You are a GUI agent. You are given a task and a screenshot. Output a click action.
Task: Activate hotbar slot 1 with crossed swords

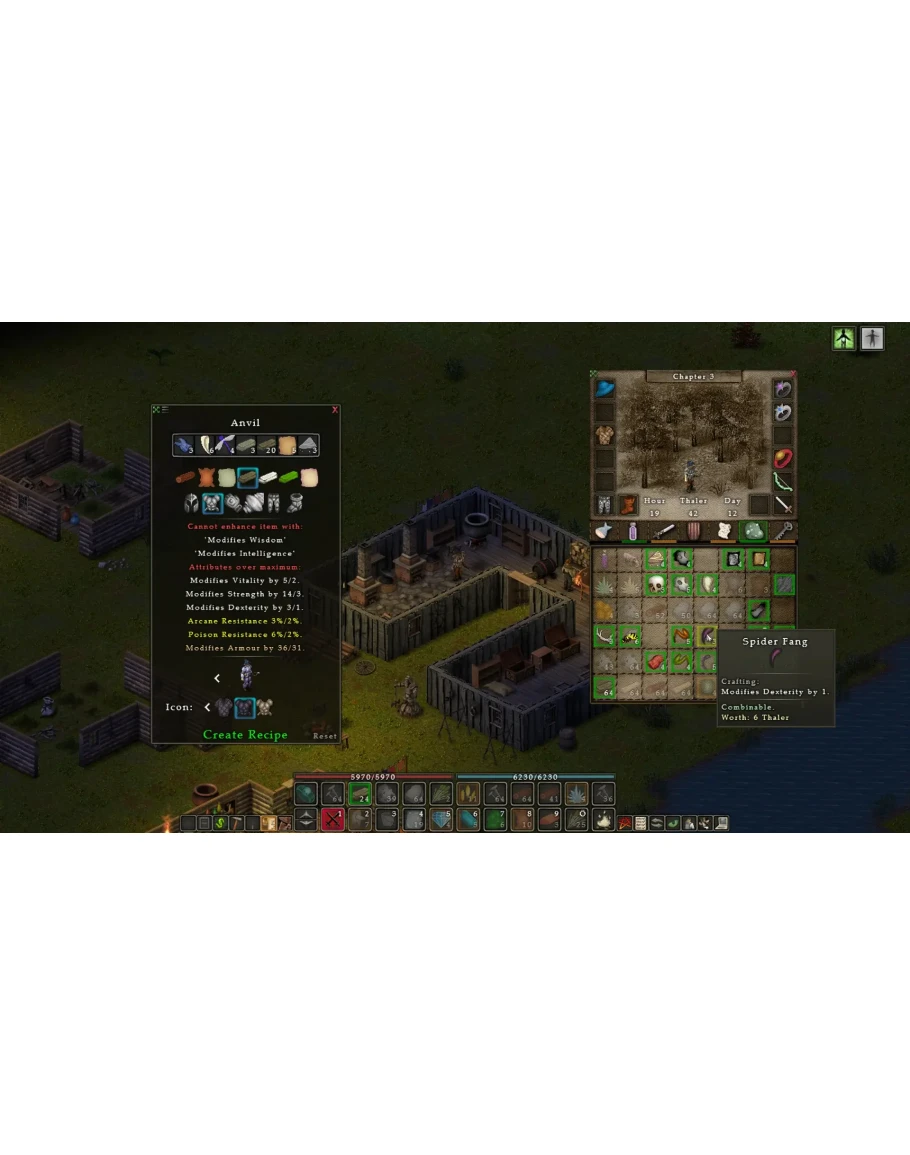pos(333,820)
